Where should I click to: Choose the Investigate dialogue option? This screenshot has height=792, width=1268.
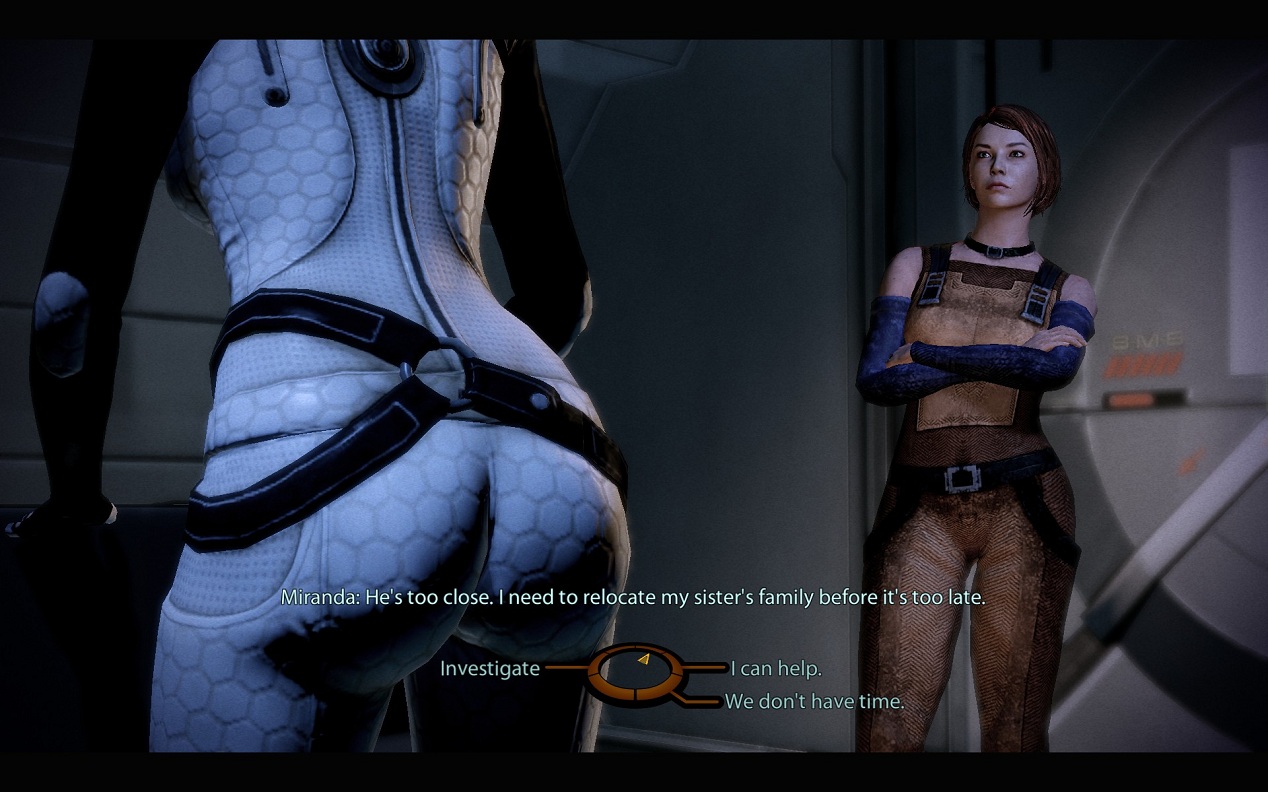coord(490,669)
